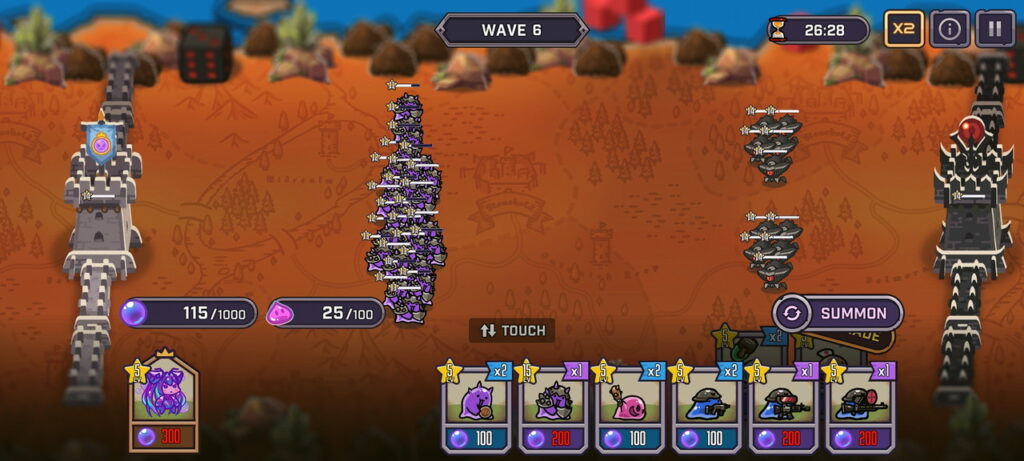The image size is (1024, 461).
Task: Tap the SUMMON button
Action: 838,313
